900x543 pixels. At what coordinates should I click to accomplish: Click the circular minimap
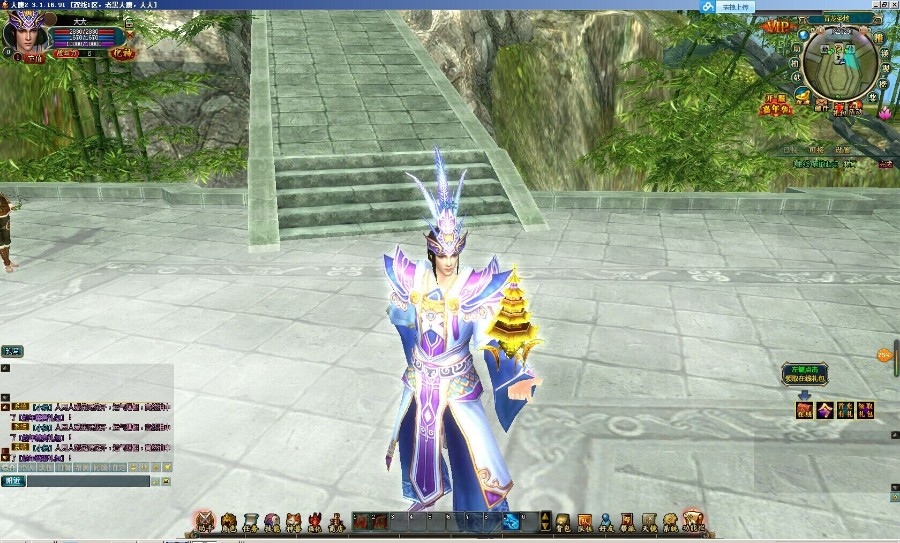click(x=840, y=68)
